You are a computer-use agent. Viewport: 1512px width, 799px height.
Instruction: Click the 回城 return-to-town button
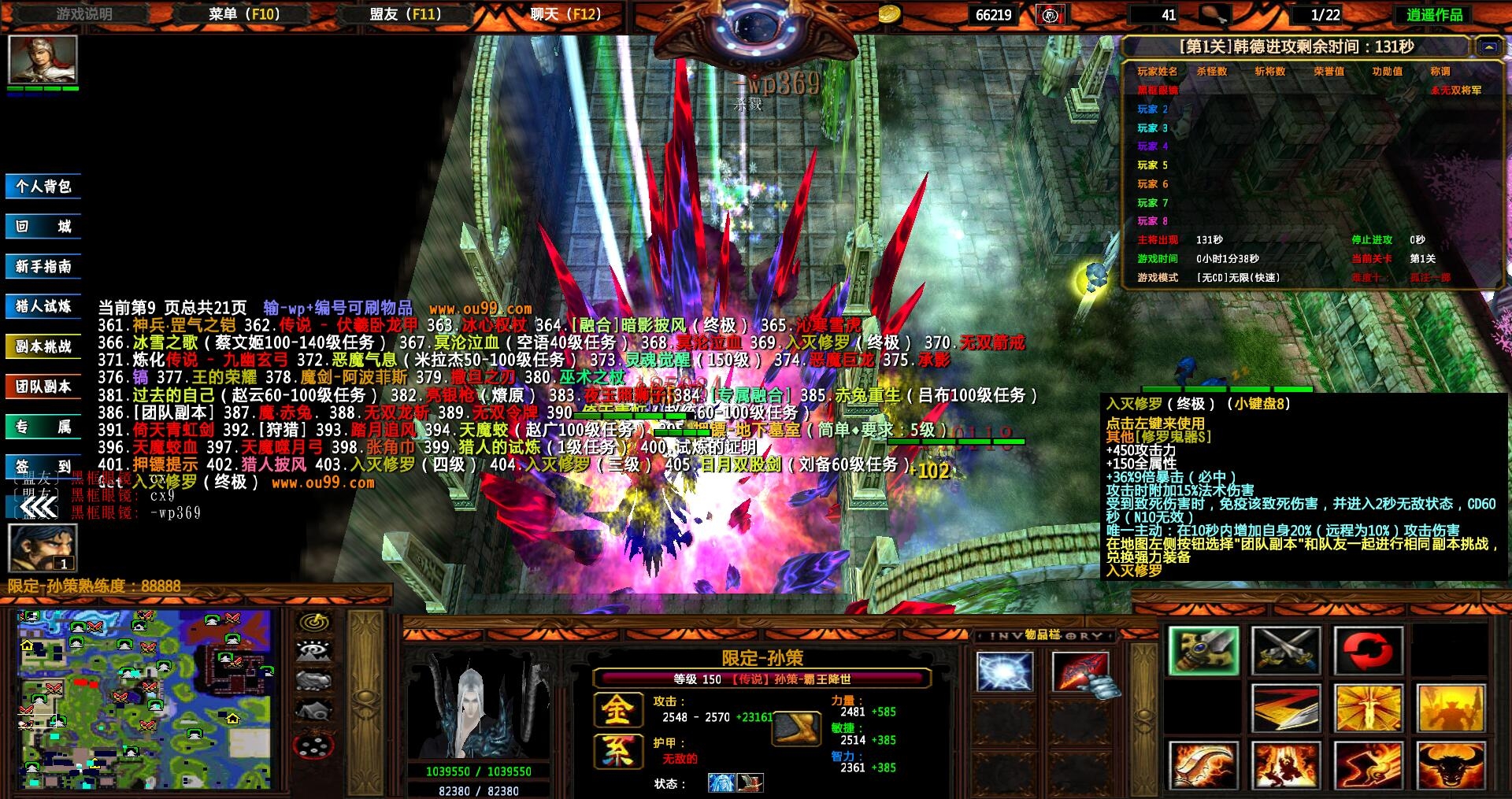(x=43, y=227)
